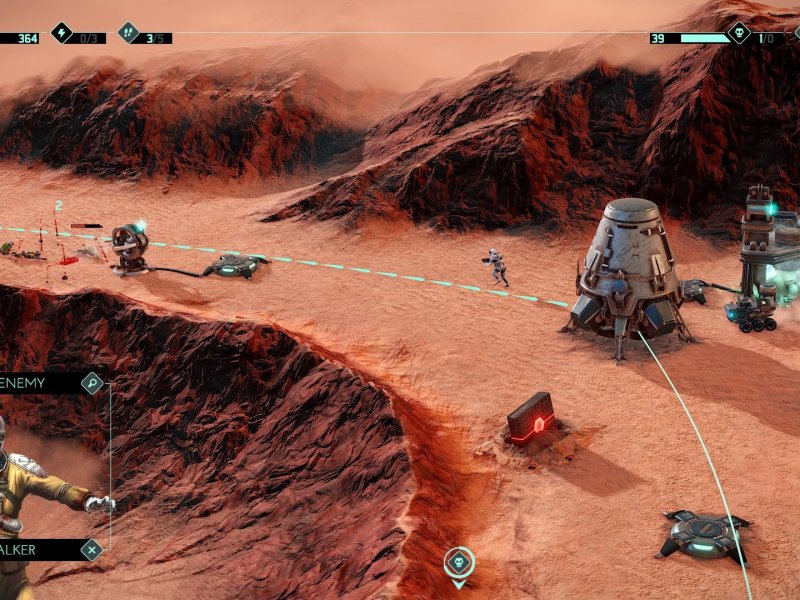800x600 pixels.
Task: Close the enemy info panel with the X
Action: (x=92, y=549)
